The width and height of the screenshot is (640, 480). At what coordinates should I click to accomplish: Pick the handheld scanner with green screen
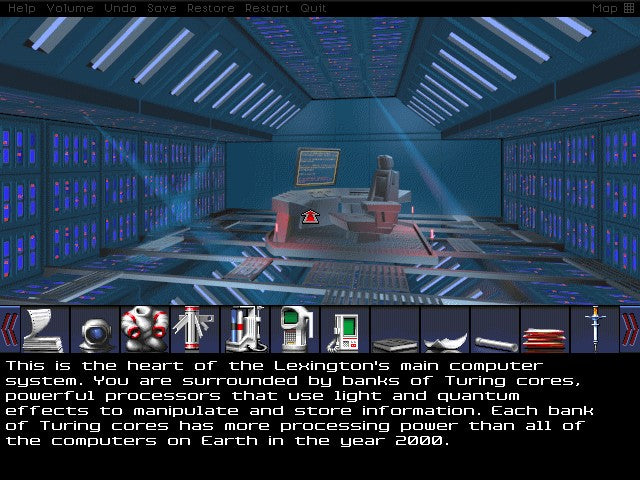click(x=295, y=329)
